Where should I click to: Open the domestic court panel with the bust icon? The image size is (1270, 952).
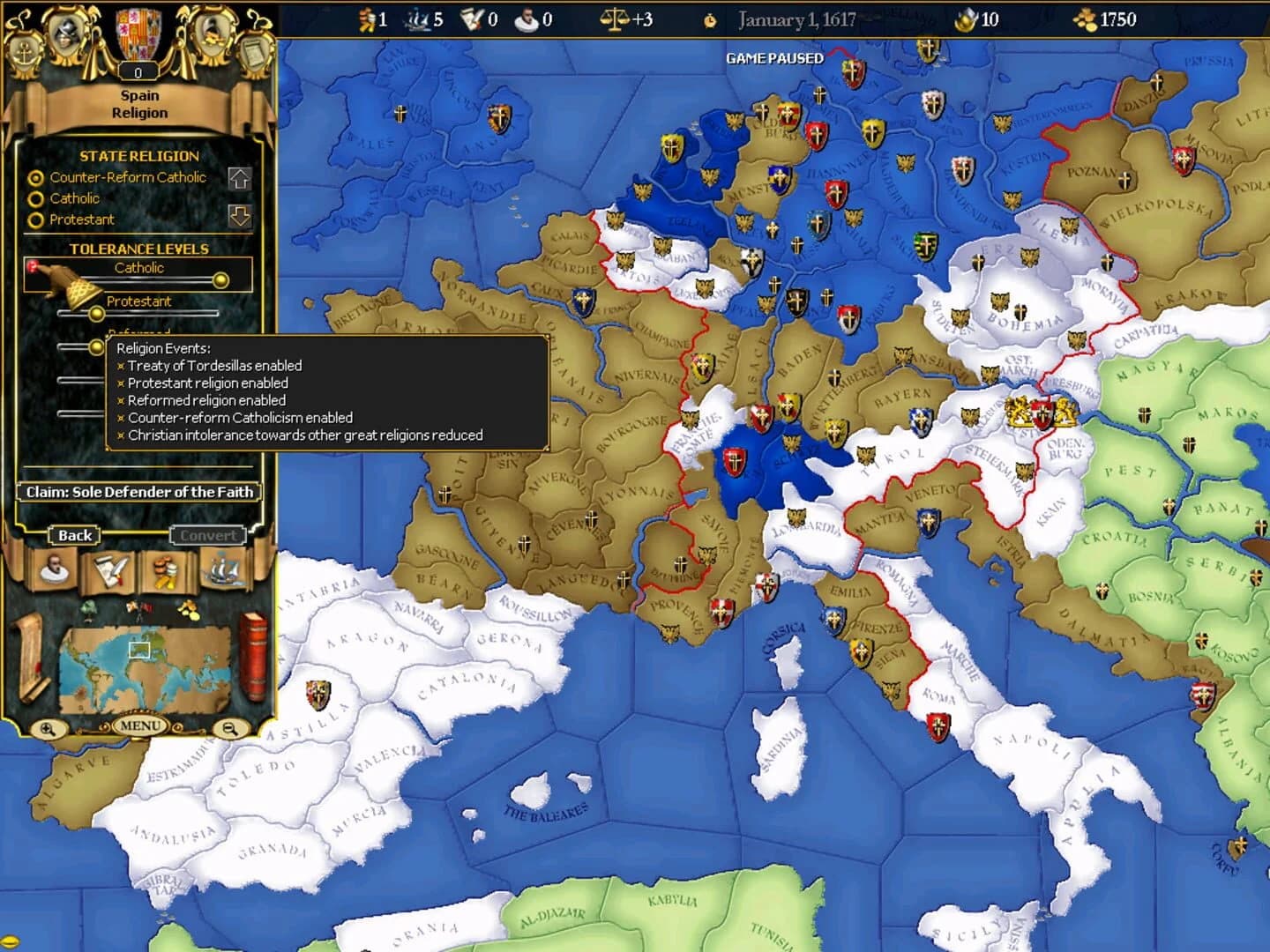(x=54, y=569)
